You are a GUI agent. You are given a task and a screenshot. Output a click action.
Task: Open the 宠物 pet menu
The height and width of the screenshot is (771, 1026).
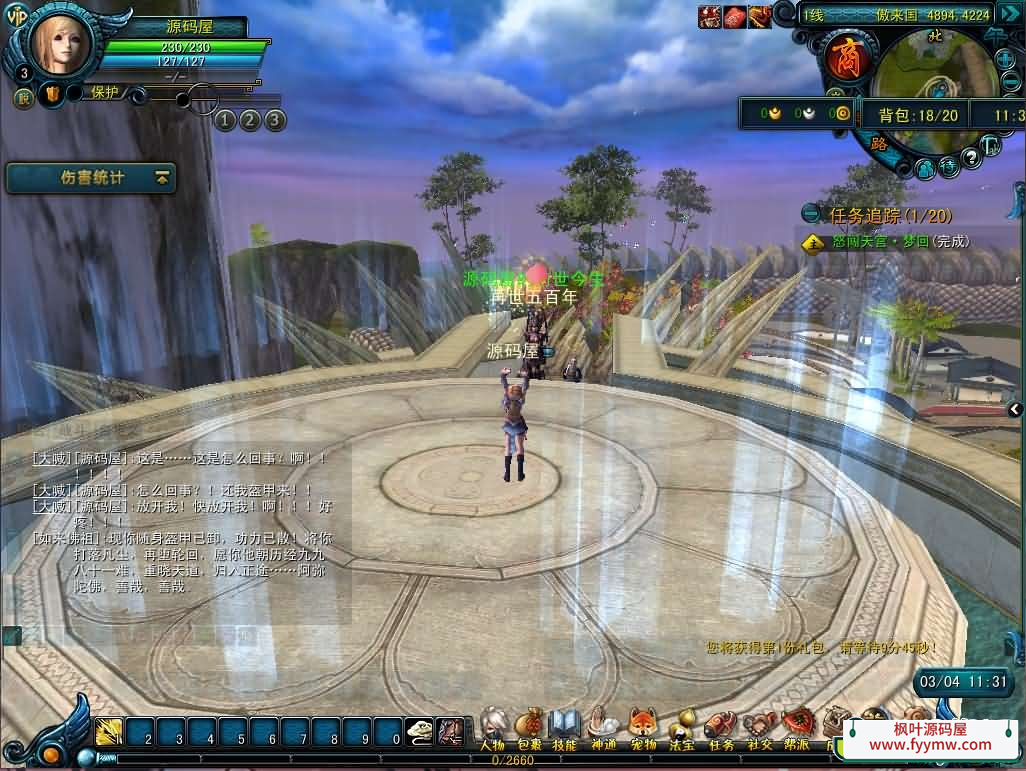click(642, 725)
